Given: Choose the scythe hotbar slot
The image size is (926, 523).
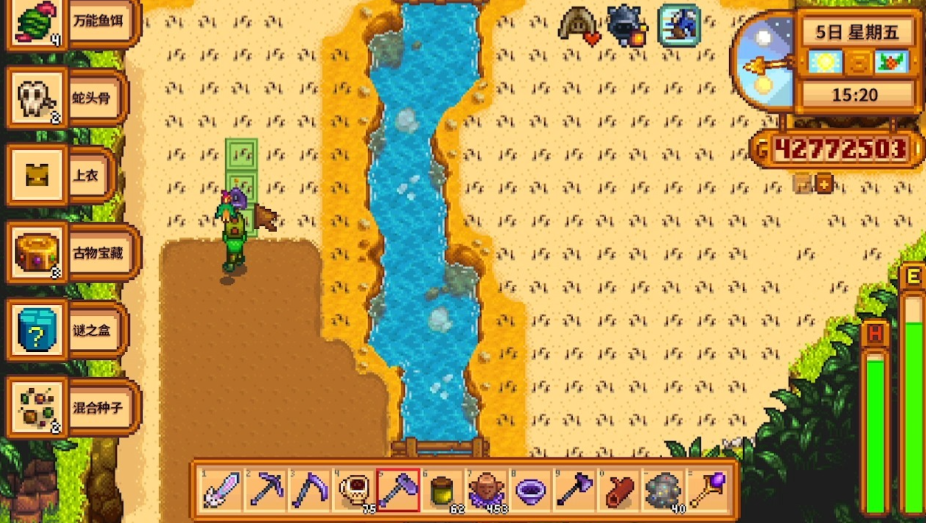Looking at the screenshot, I should pyautogui.click(x=309, y=490).
